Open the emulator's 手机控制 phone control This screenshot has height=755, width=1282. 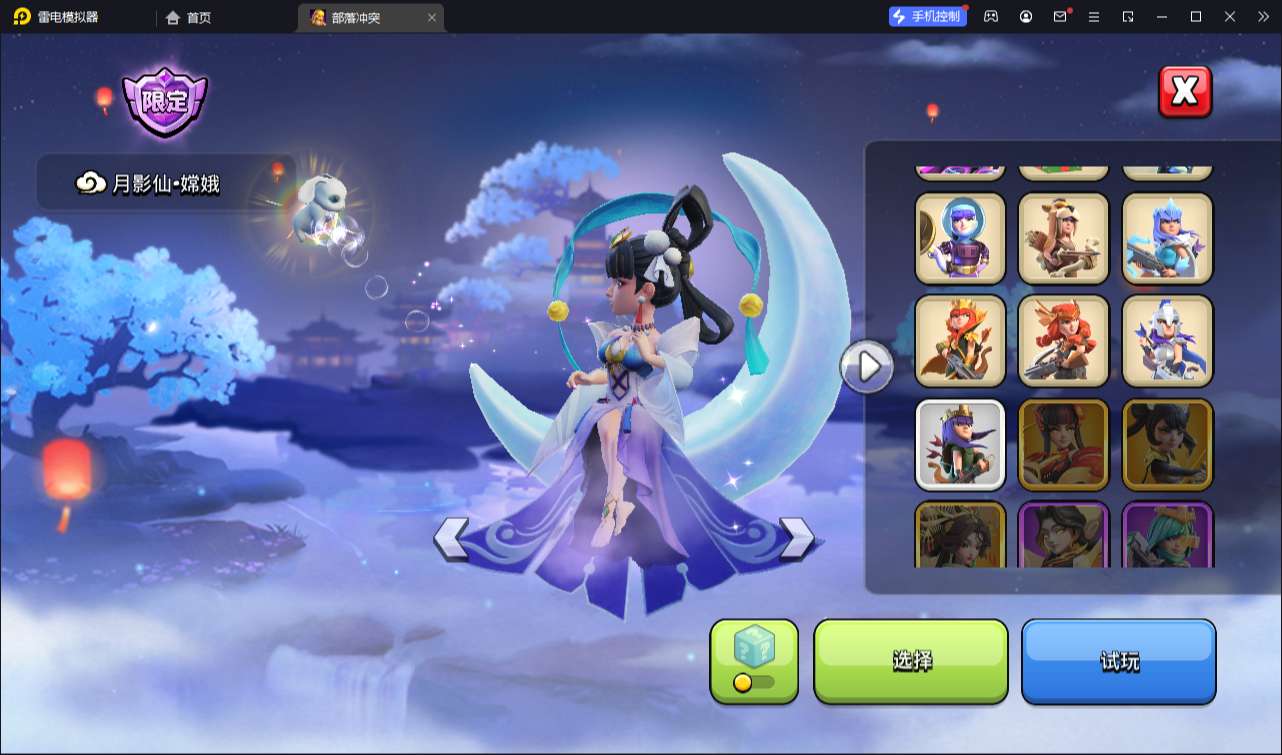pyautogui.click(x=927, y=17)
